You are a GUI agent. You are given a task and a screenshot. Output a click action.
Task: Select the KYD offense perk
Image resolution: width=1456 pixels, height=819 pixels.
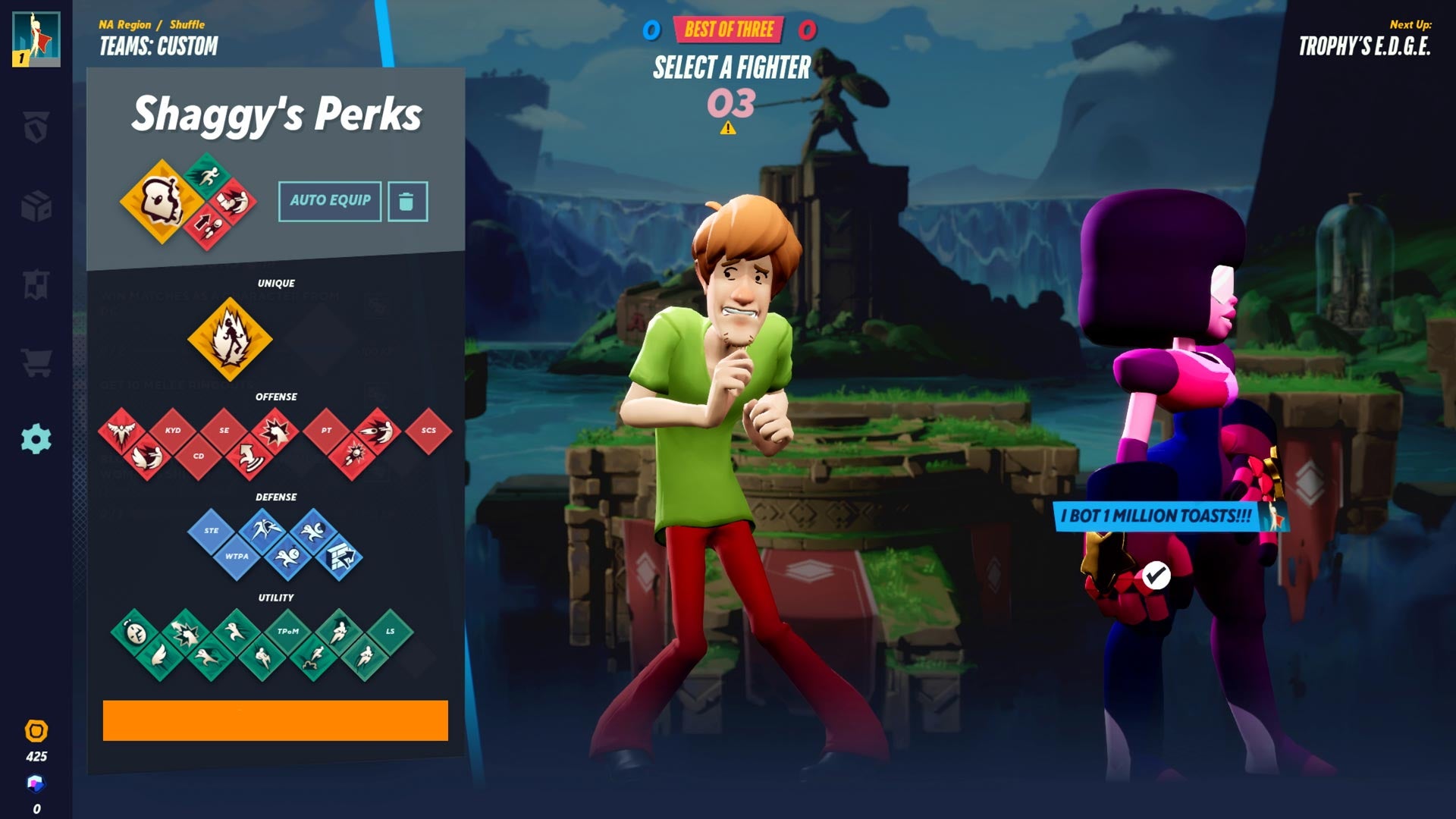[x=173, y=430]
